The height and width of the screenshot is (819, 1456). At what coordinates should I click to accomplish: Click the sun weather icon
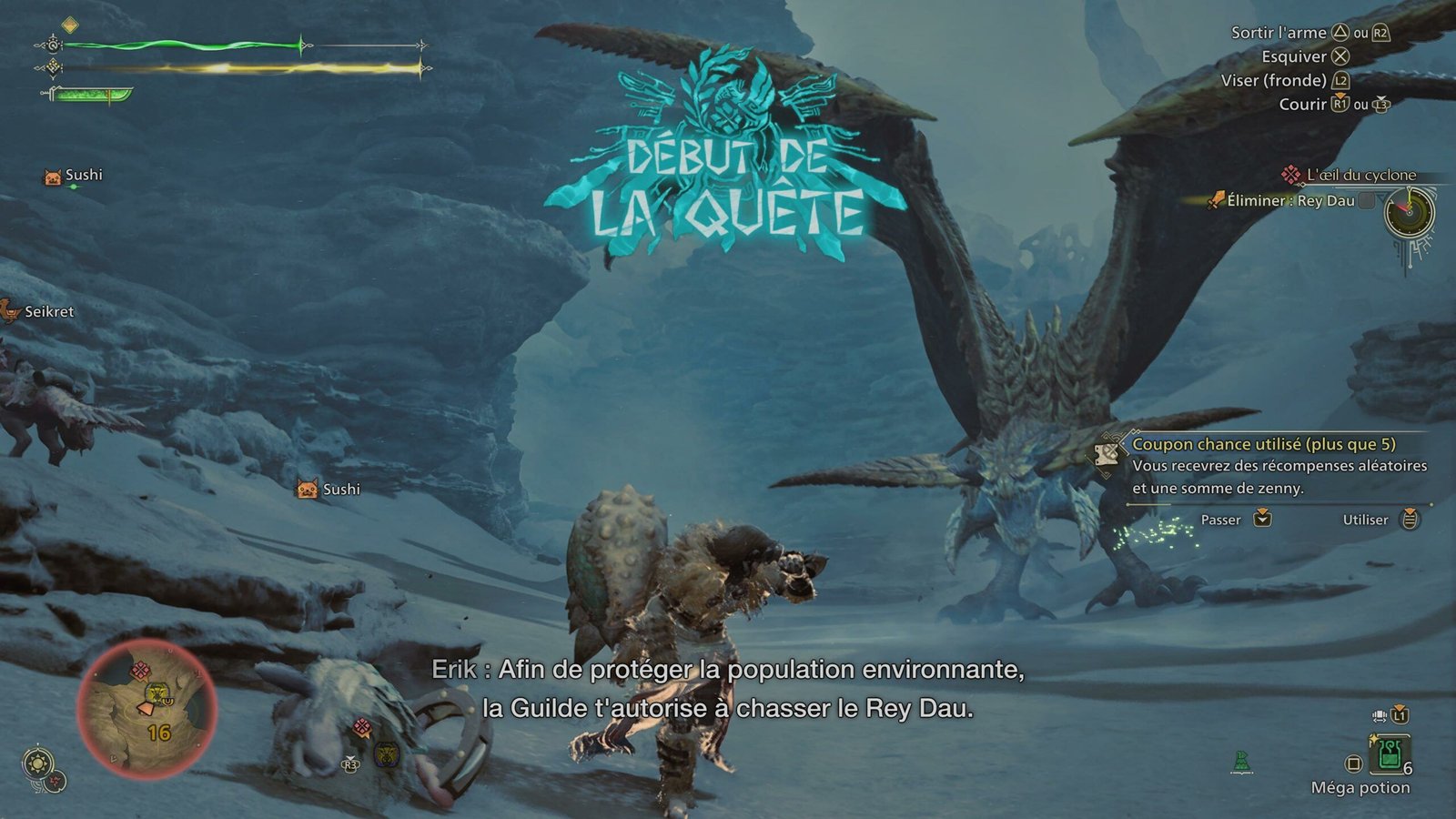click(x=38, y=763)
